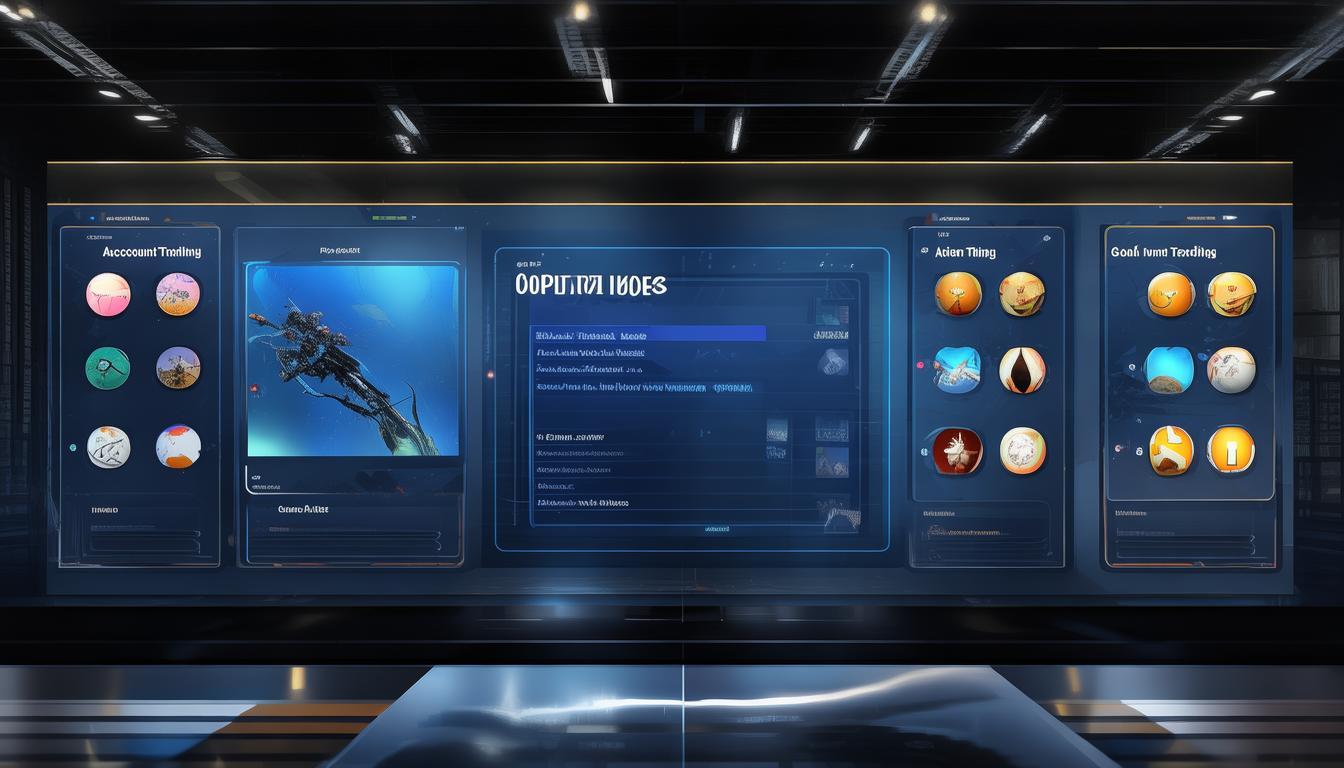Select the glowing yellow bar orb
The height and width of the screenshot is (768, 1344).
pyautogui.click(x=1230, y=449)
